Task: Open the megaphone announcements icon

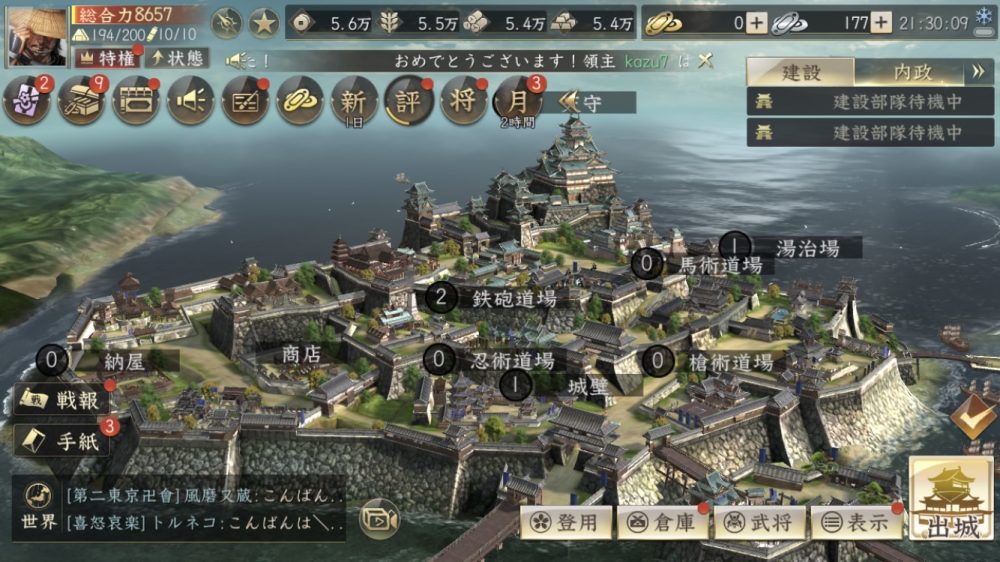Action: [190, 101]
